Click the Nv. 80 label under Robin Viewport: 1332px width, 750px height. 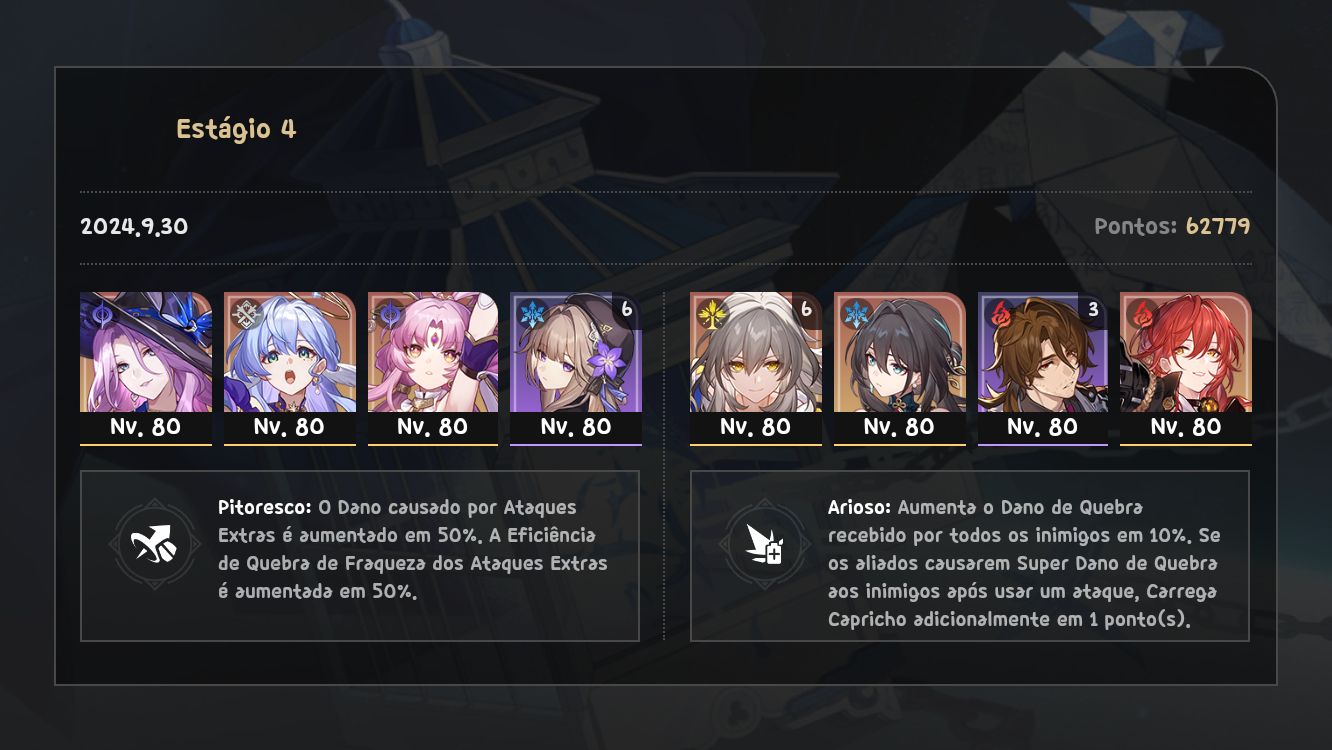[x=289, y=426]
